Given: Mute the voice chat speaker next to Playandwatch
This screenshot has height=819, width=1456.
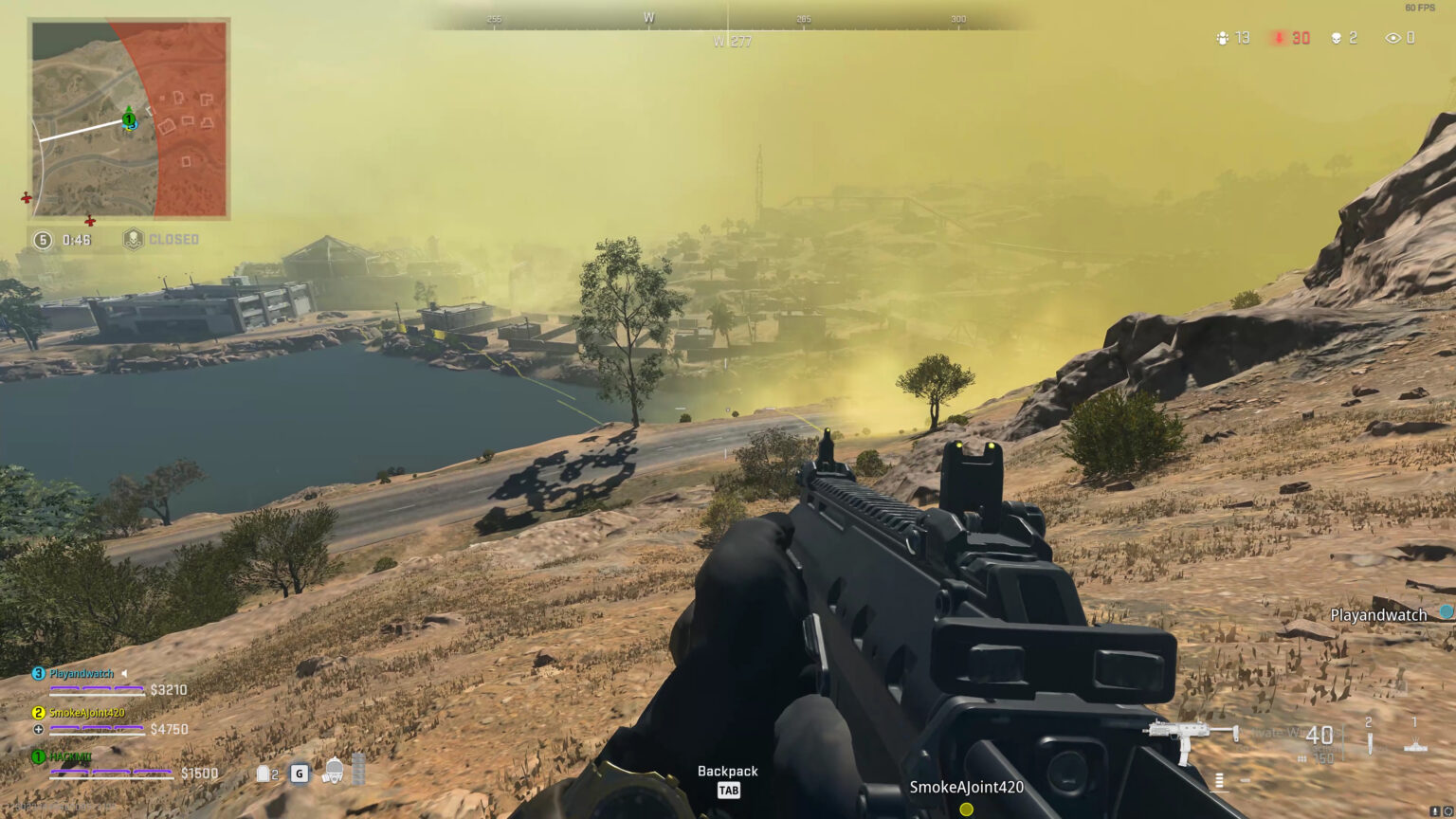Looking at the screenshot, I should click(123, 672).
